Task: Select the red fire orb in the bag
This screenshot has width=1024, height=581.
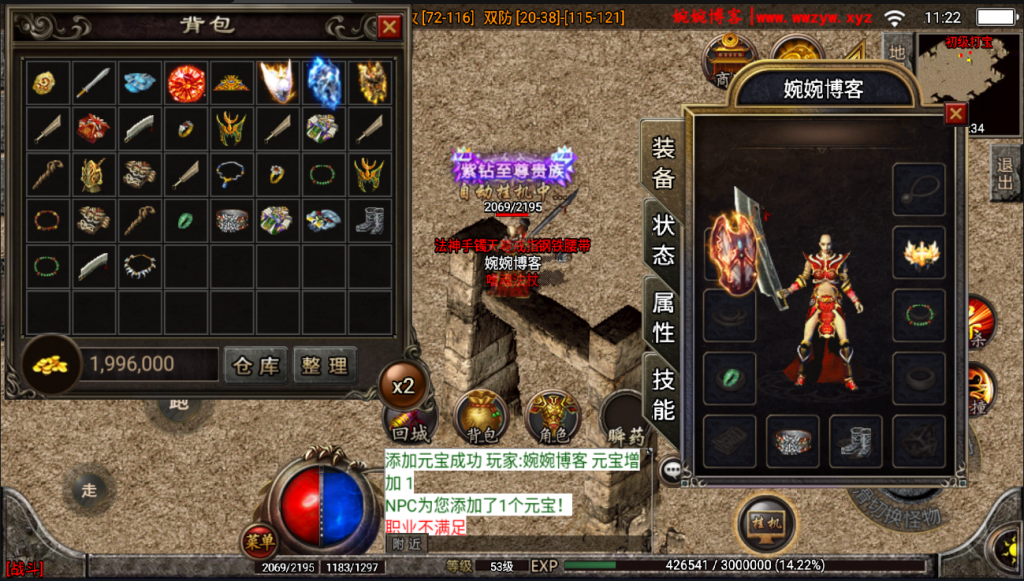Action: 186,82
